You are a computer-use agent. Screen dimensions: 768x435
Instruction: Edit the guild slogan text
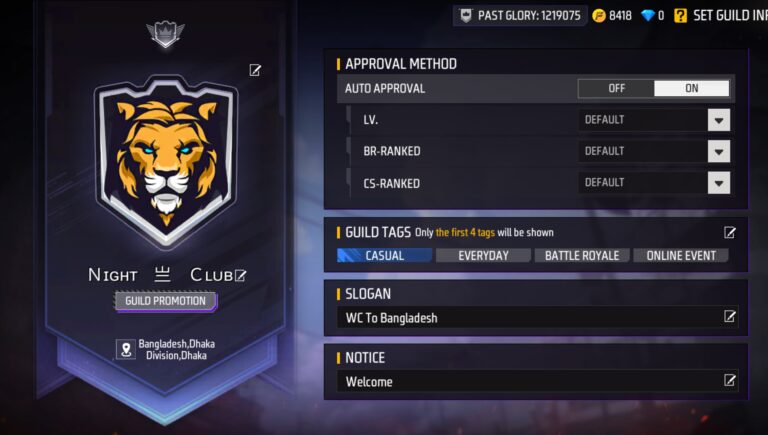coord(730,317)
